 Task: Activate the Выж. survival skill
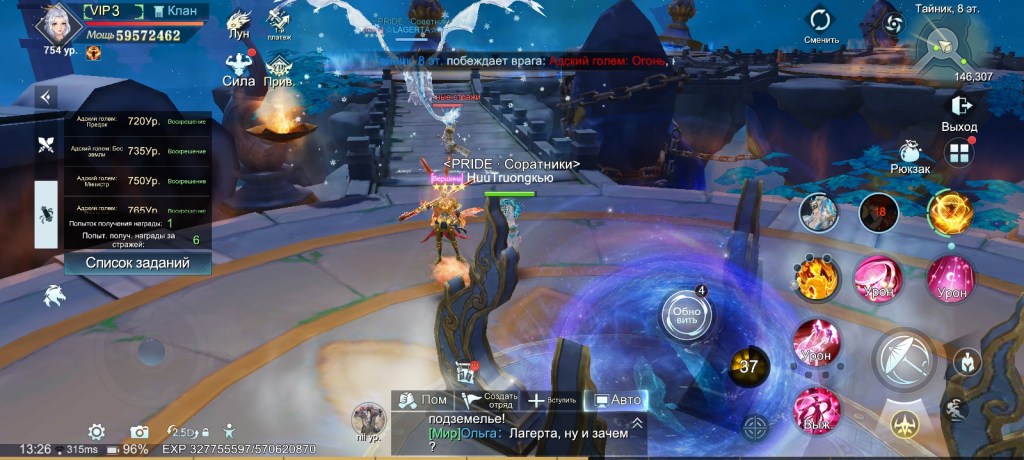tap(817, 411)
